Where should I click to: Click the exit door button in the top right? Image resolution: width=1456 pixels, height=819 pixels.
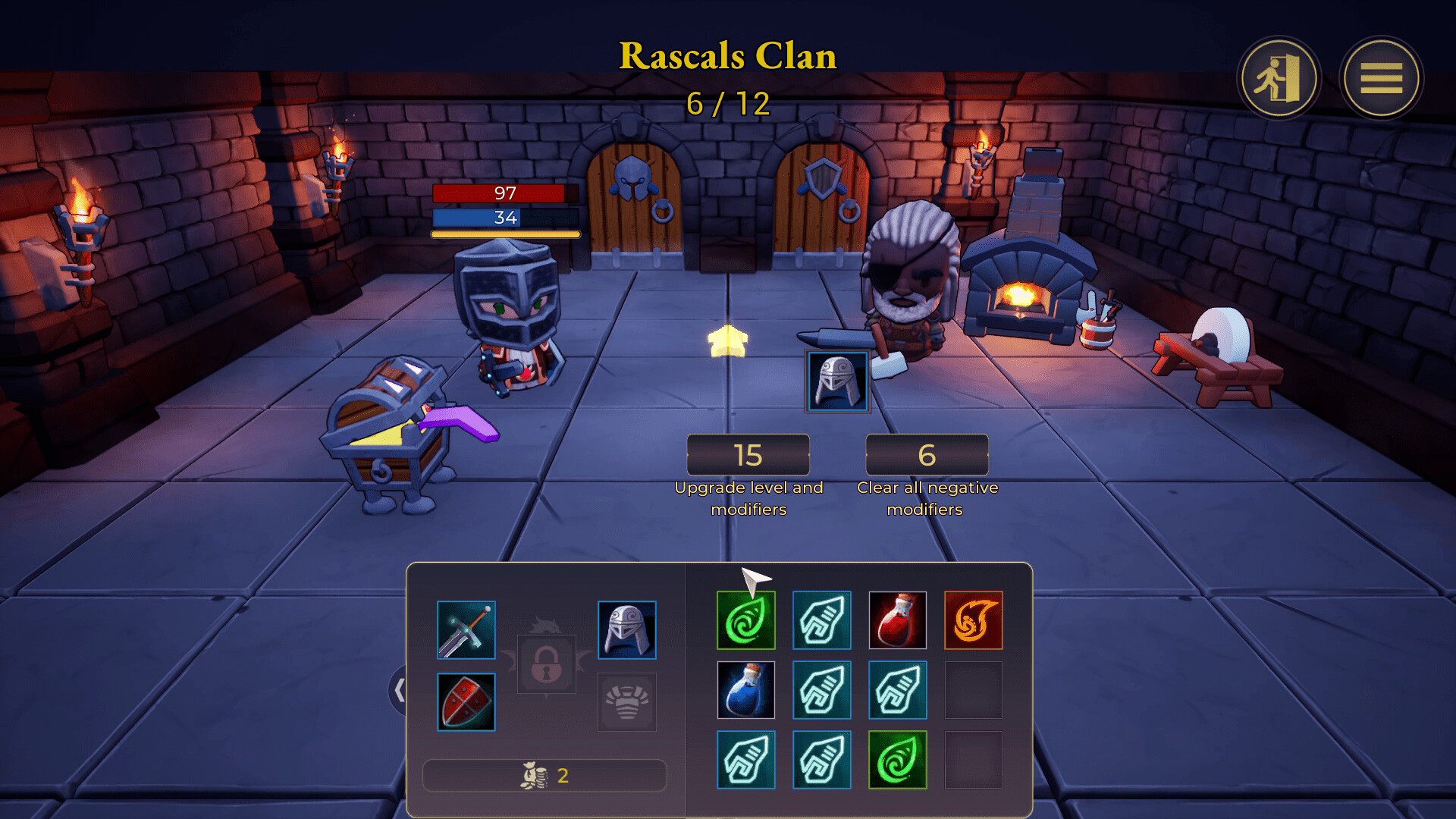[1279, 78]
